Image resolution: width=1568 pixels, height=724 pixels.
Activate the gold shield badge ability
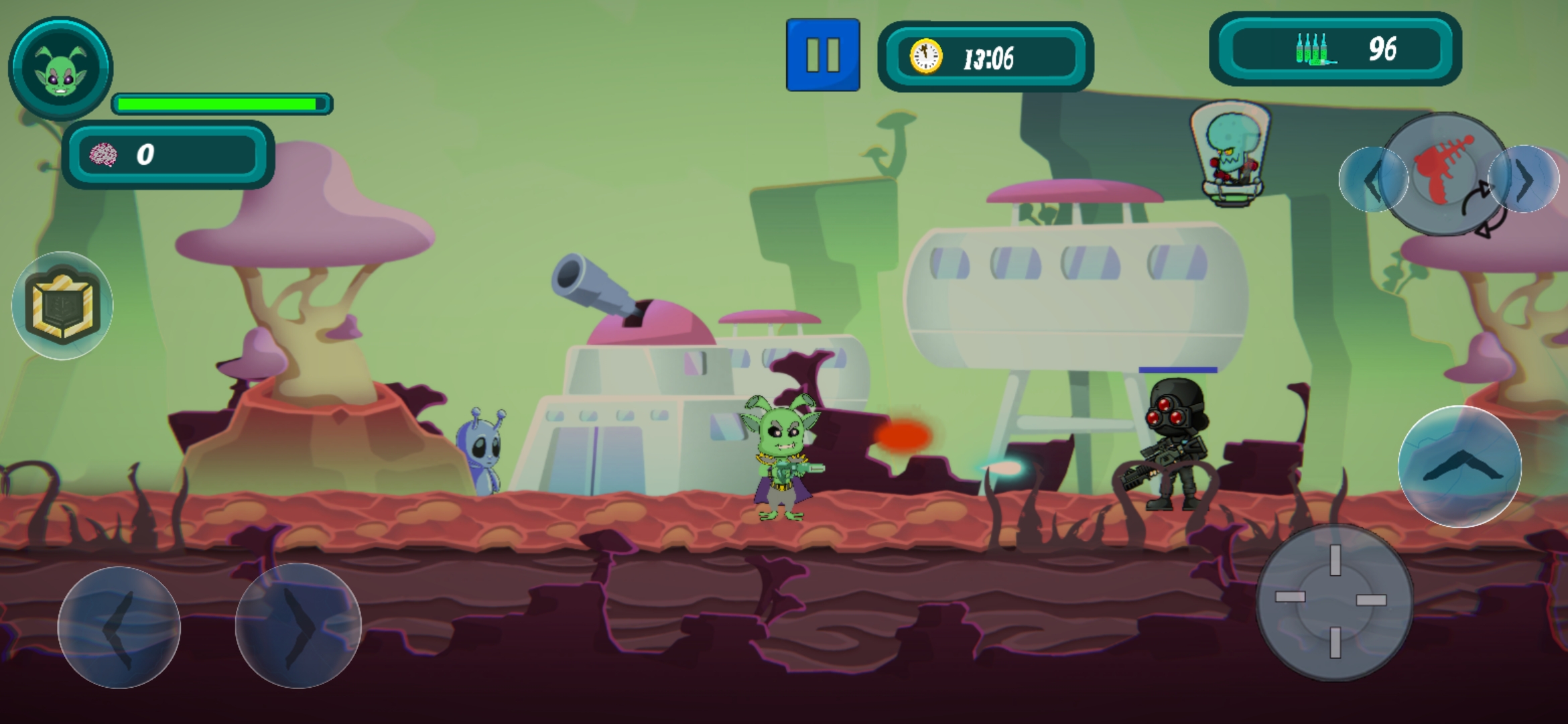tap(62, 306)
